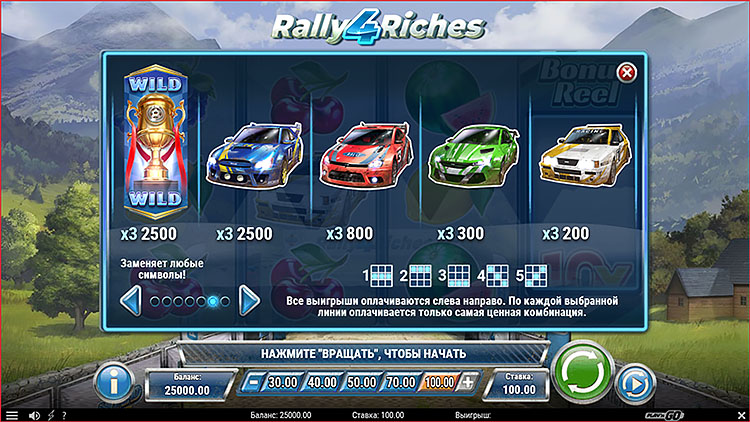
Task: Set the bet to 50.00
Action: pos(361,382)
